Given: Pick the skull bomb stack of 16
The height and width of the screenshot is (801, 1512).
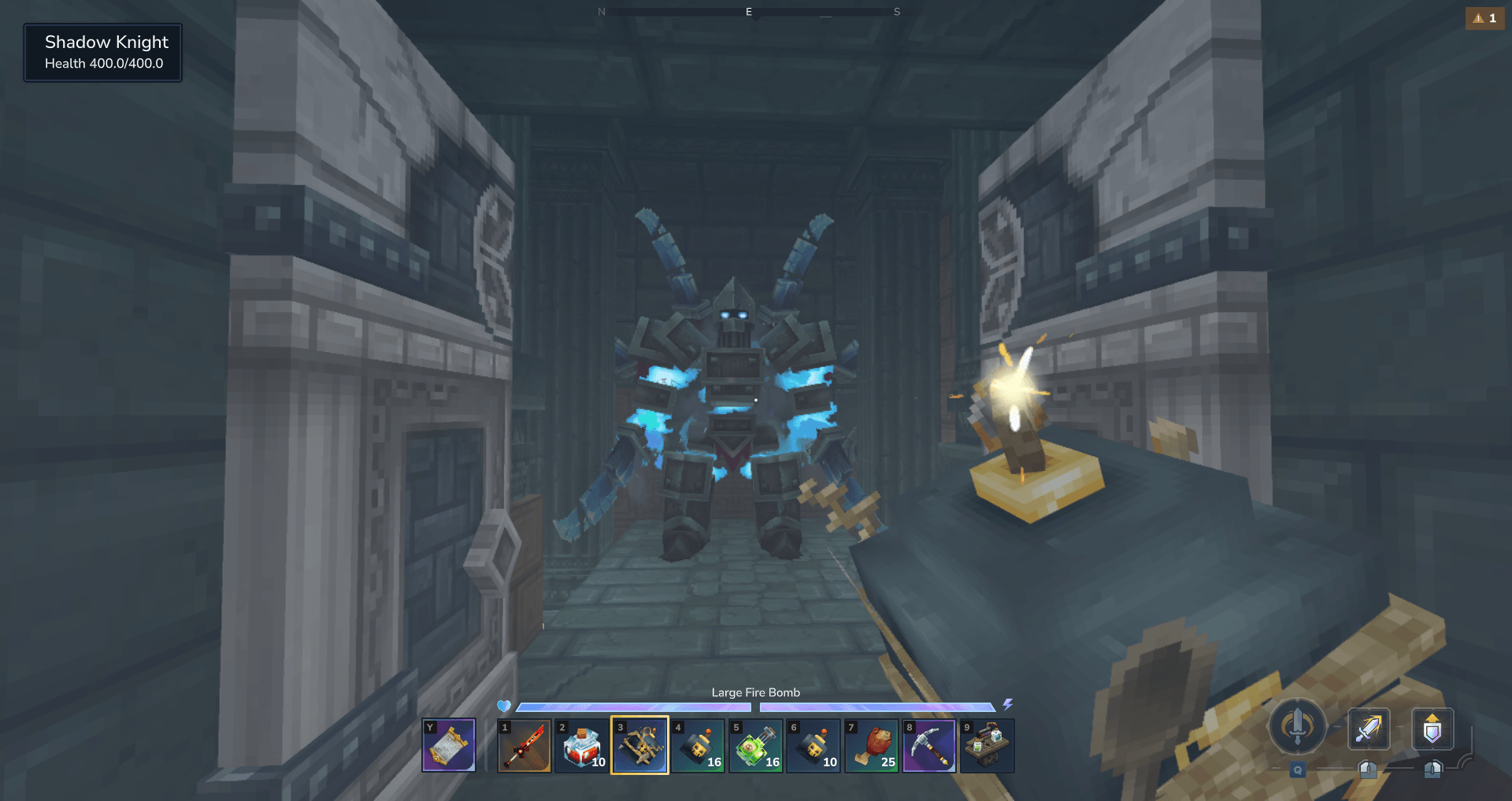Looking at the screenshot, I should pyautogui.click(x=699, y=745).
